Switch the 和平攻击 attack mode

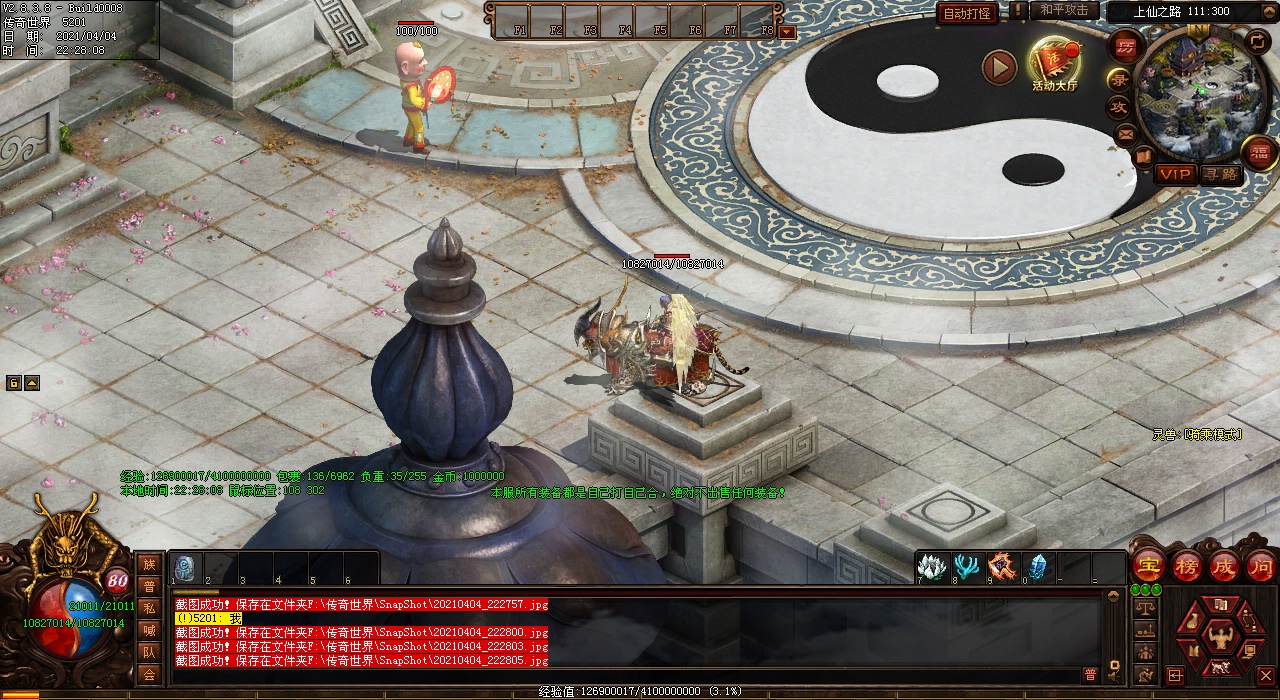(x=1063, y=10)
